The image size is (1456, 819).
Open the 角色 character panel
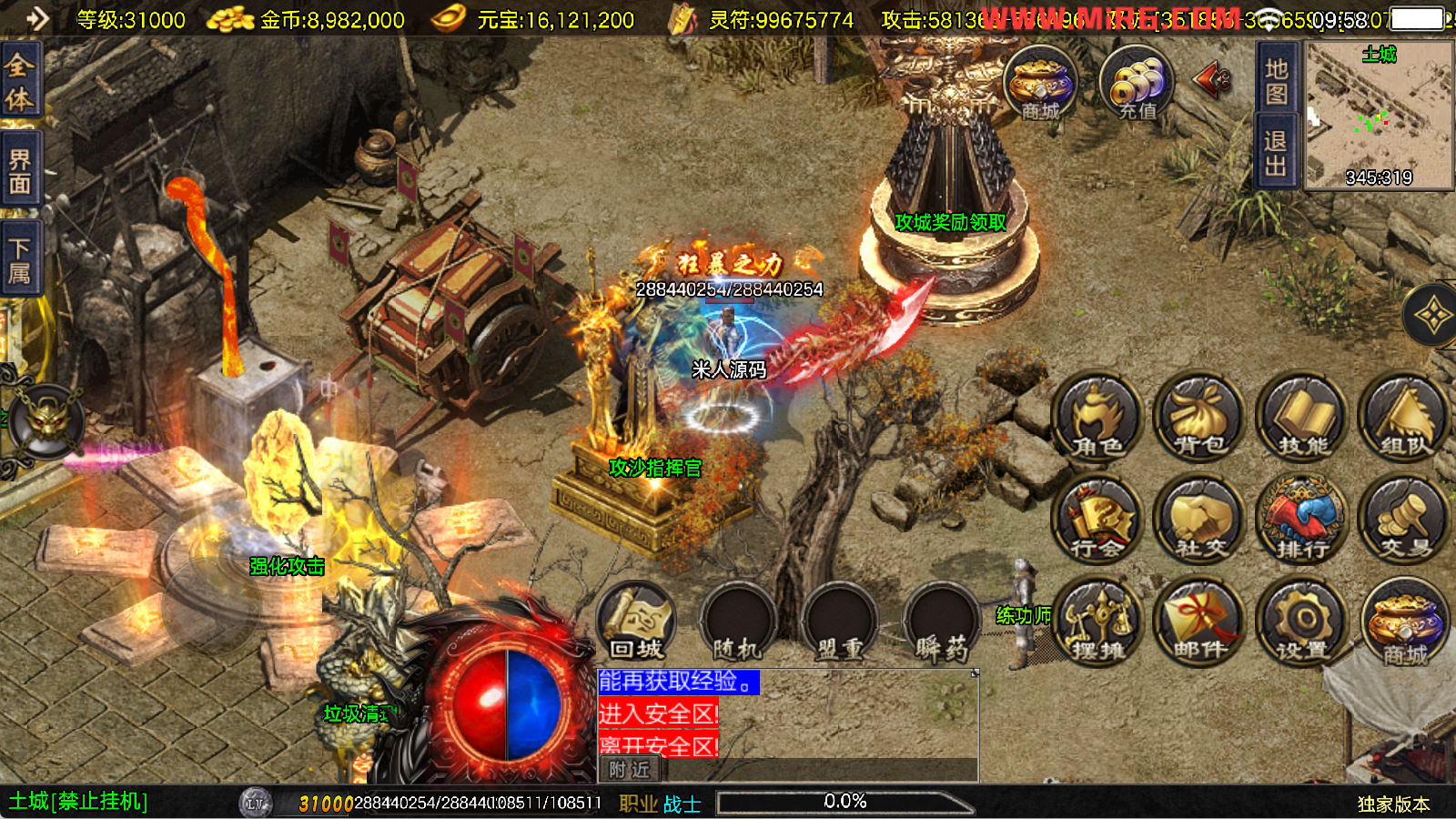[x=1097, y=417]
